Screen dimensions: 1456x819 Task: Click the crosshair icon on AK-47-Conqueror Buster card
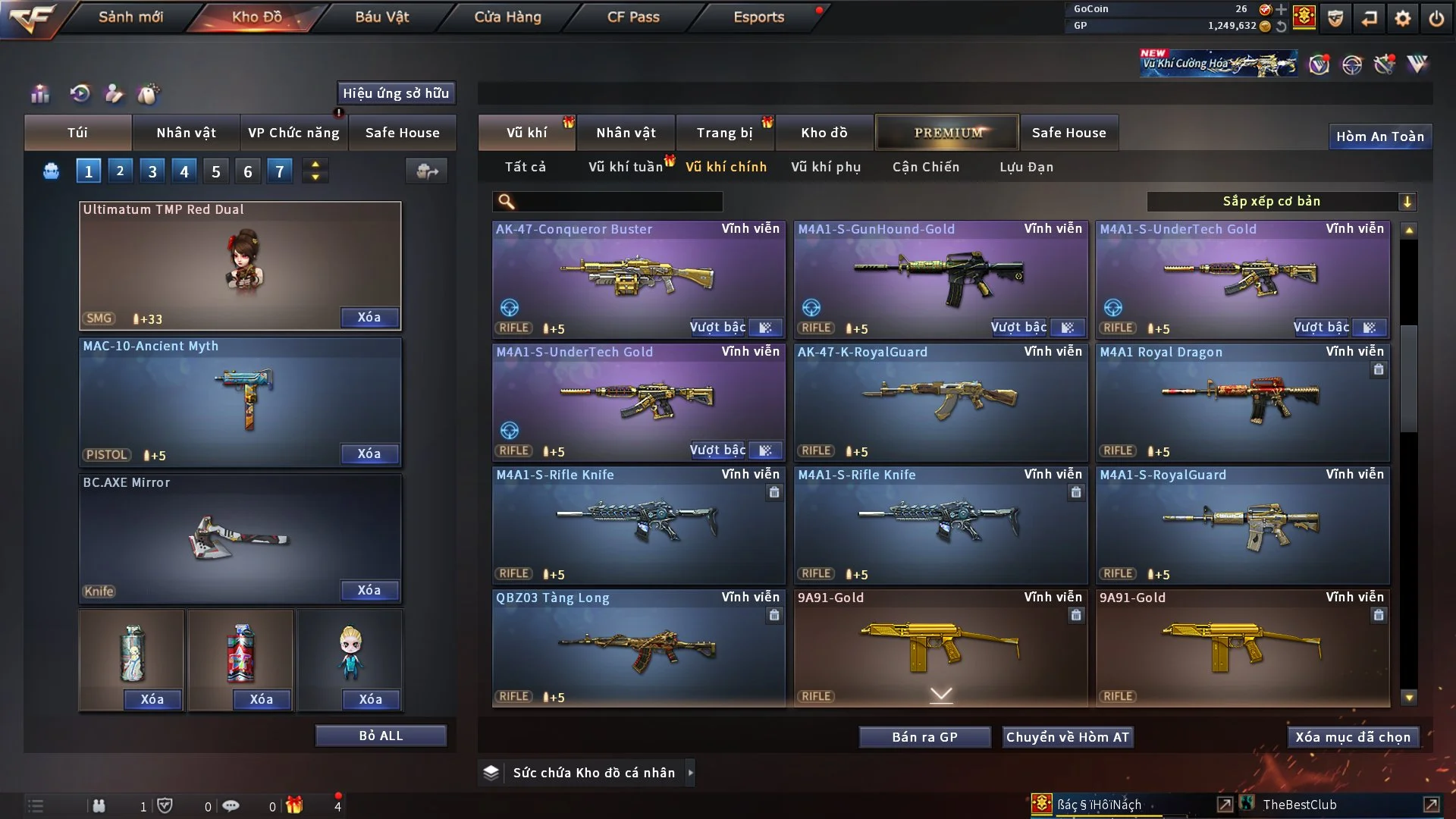(x=509, y=308)
